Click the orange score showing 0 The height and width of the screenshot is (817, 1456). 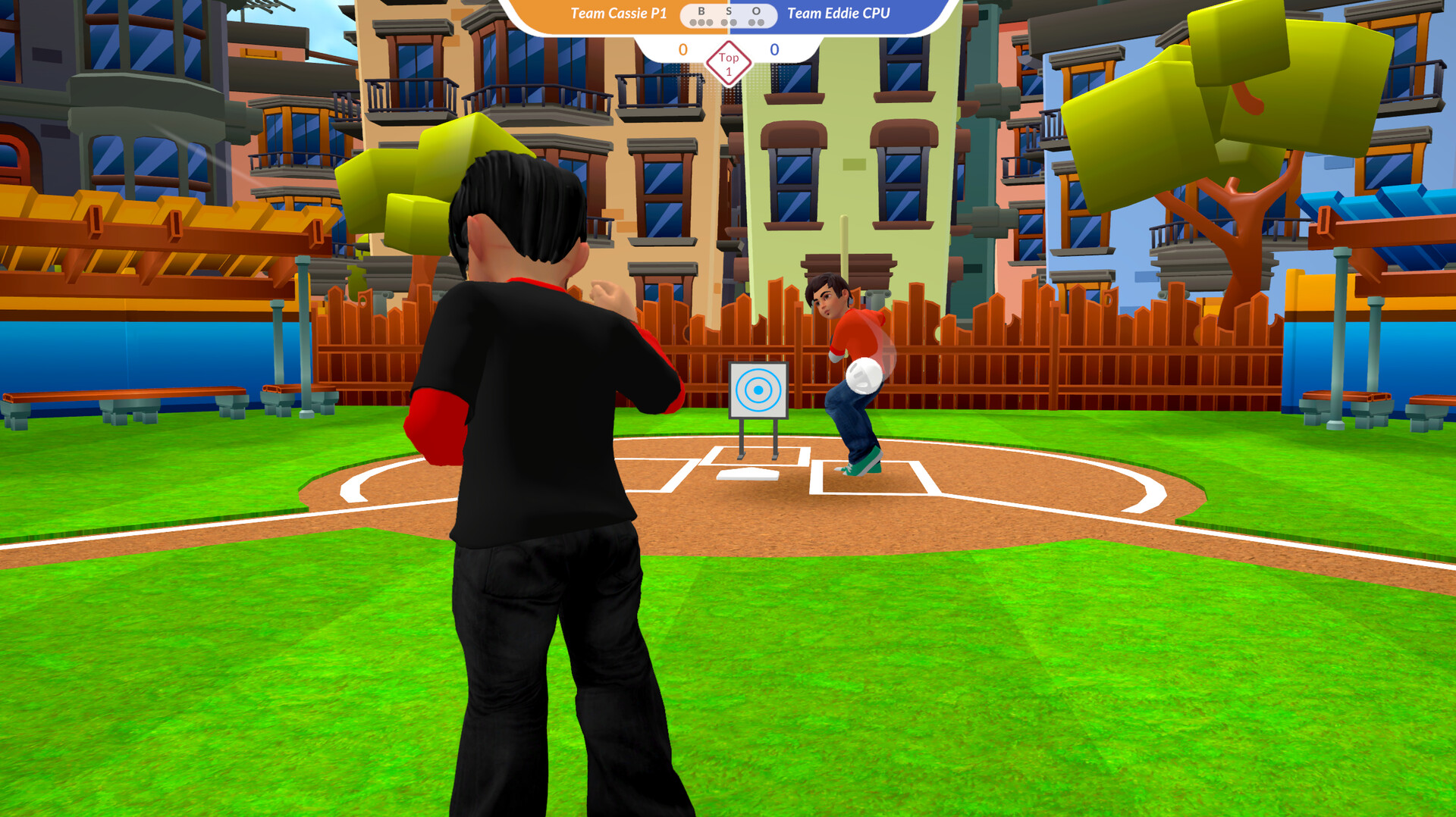(682, 49)
